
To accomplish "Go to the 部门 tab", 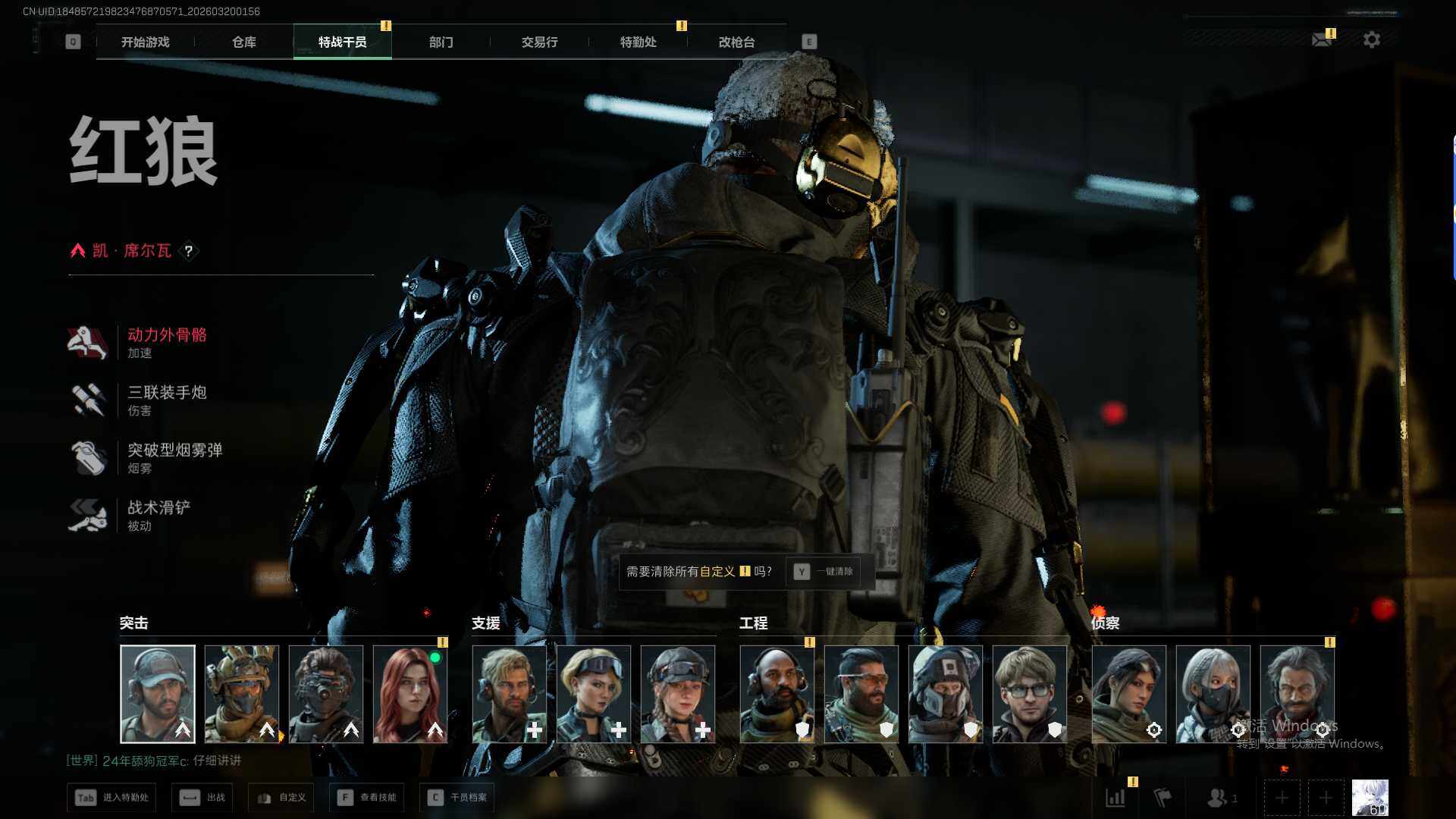I will pos(441,42).
